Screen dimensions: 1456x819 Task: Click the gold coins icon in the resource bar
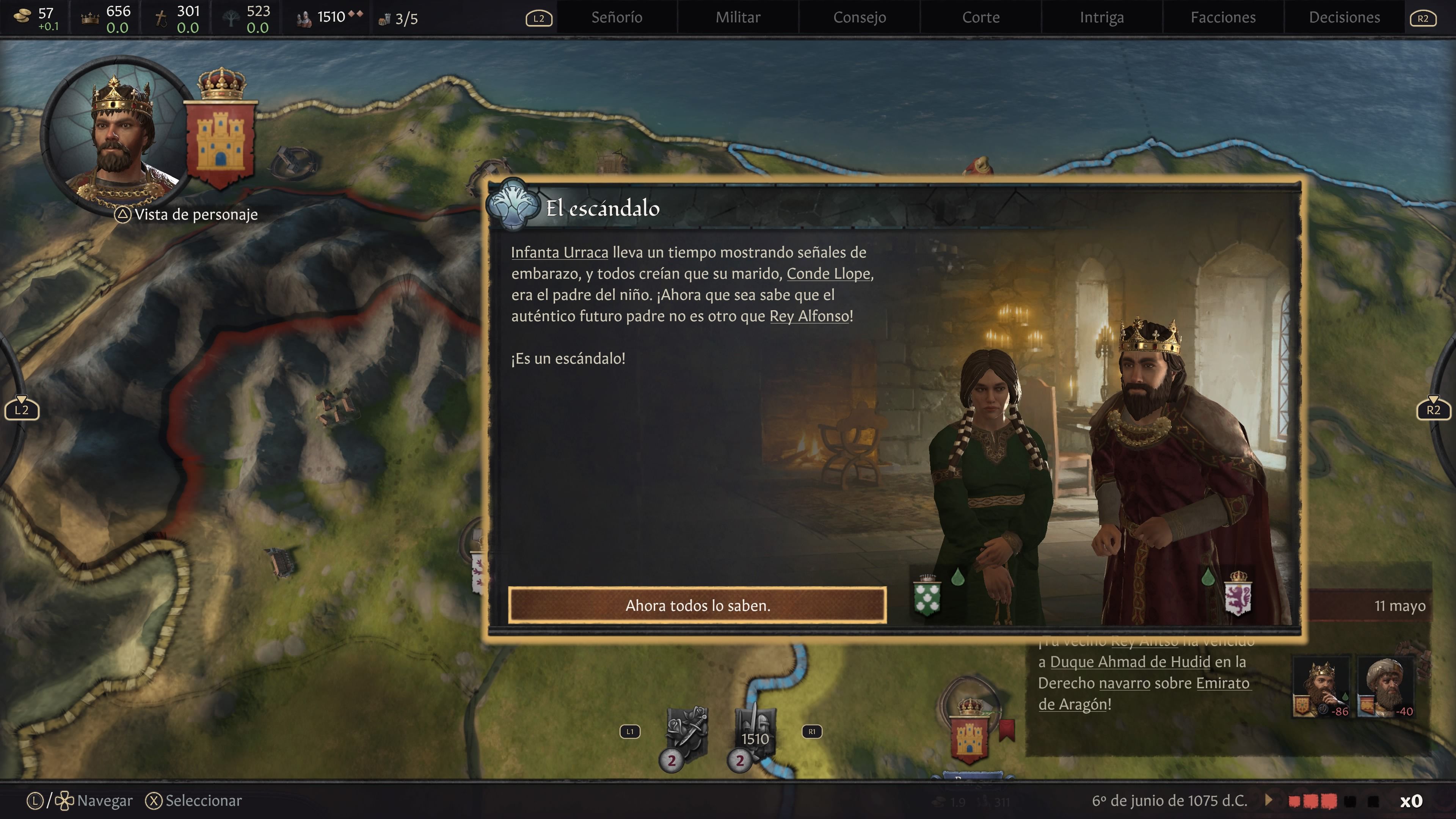[21, 16]
